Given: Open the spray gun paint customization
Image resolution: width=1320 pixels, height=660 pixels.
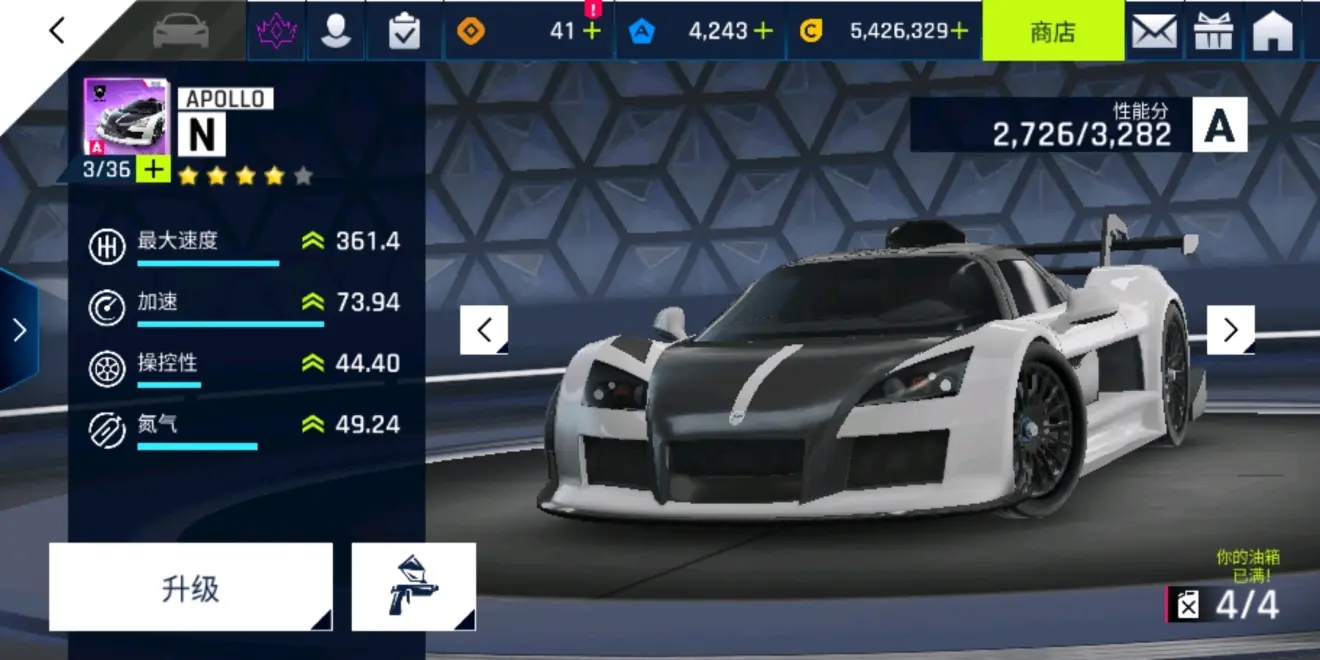Looking at the screenshot, I should point(413,587).
